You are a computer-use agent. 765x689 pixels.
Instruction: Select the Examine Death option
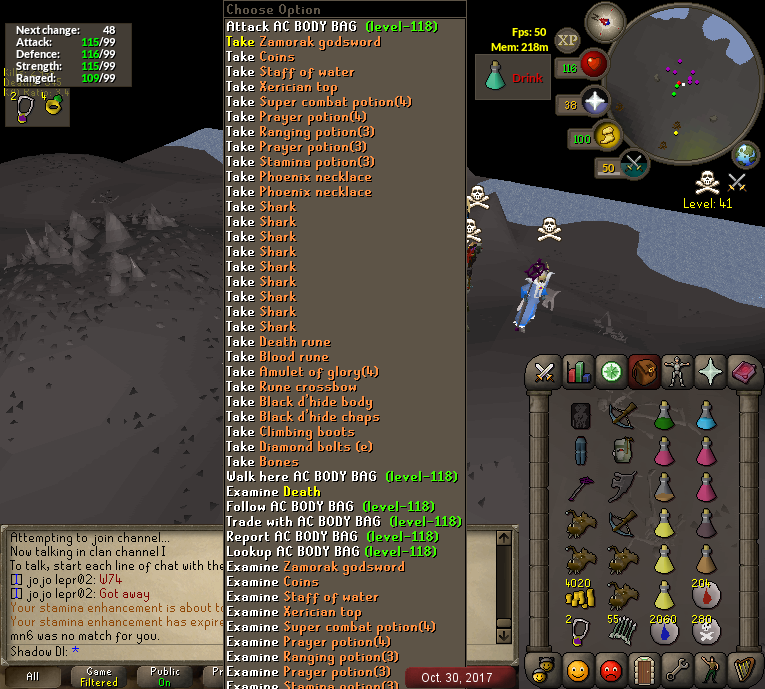[x=273, y=491]
